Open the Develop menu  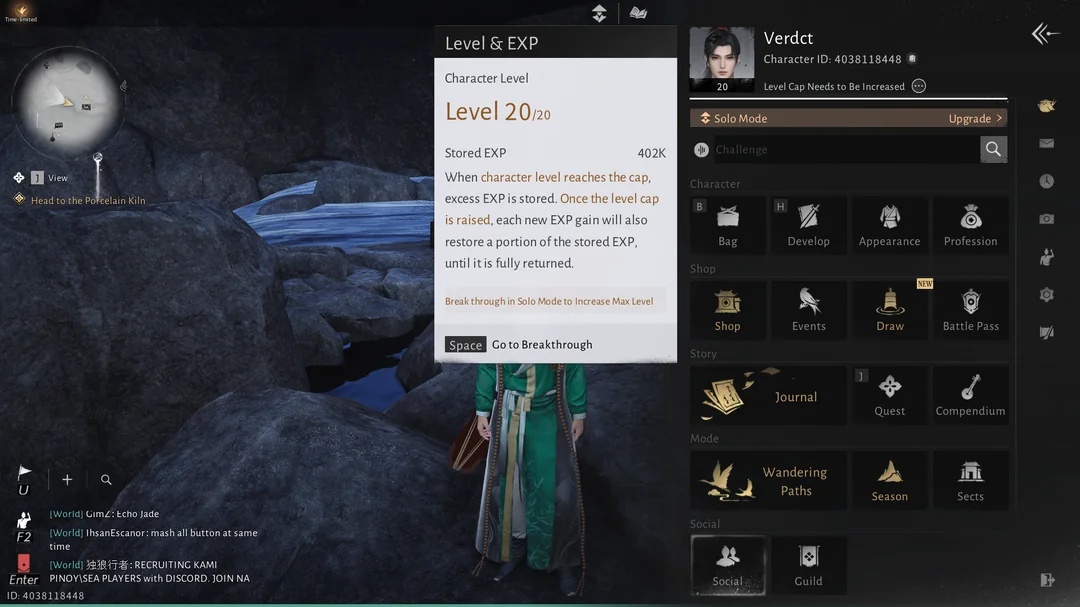pos(808,224)
